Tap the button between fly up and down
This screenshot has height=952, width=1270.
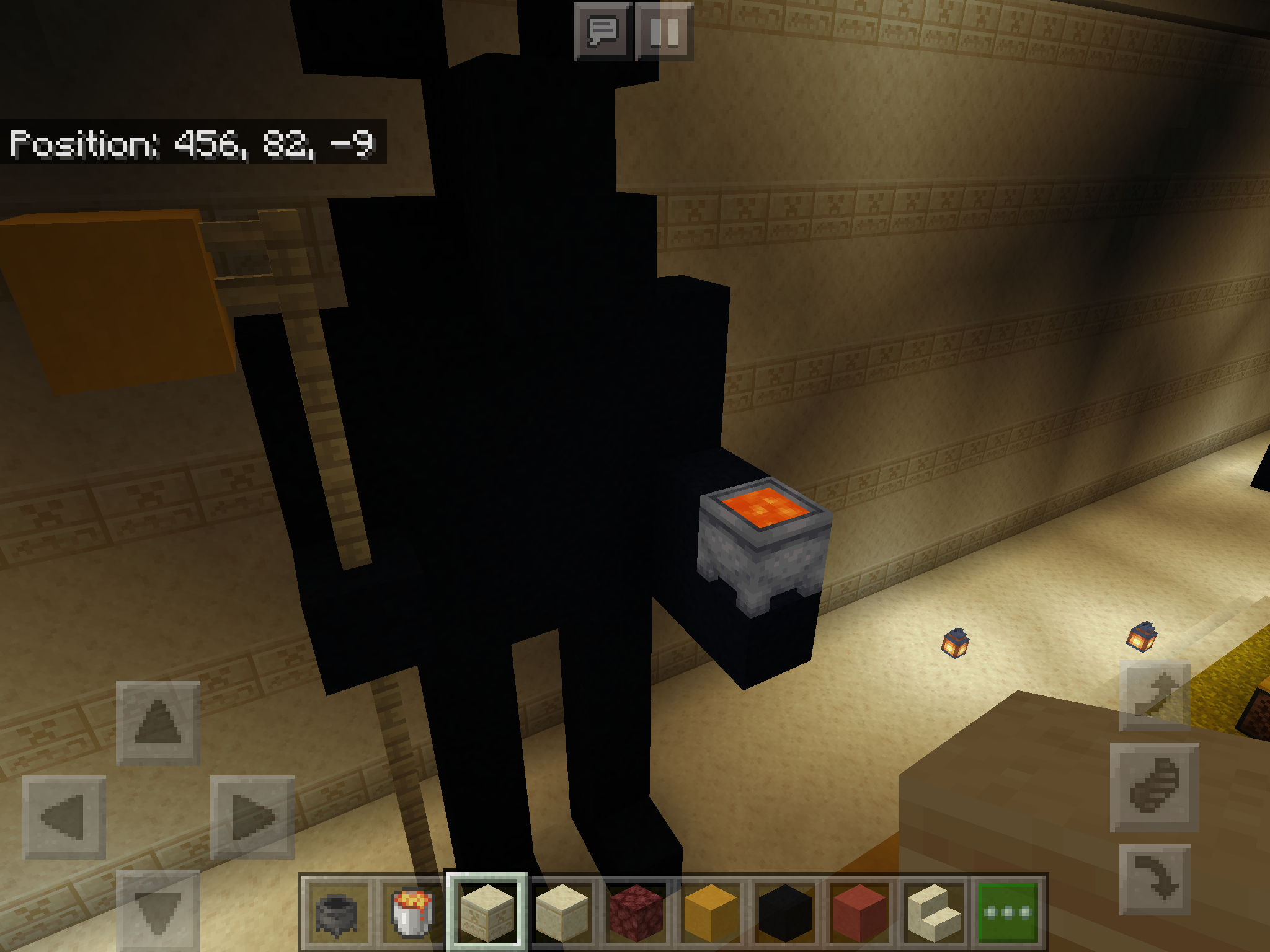pyautogui.click(x=1155, y=787)
